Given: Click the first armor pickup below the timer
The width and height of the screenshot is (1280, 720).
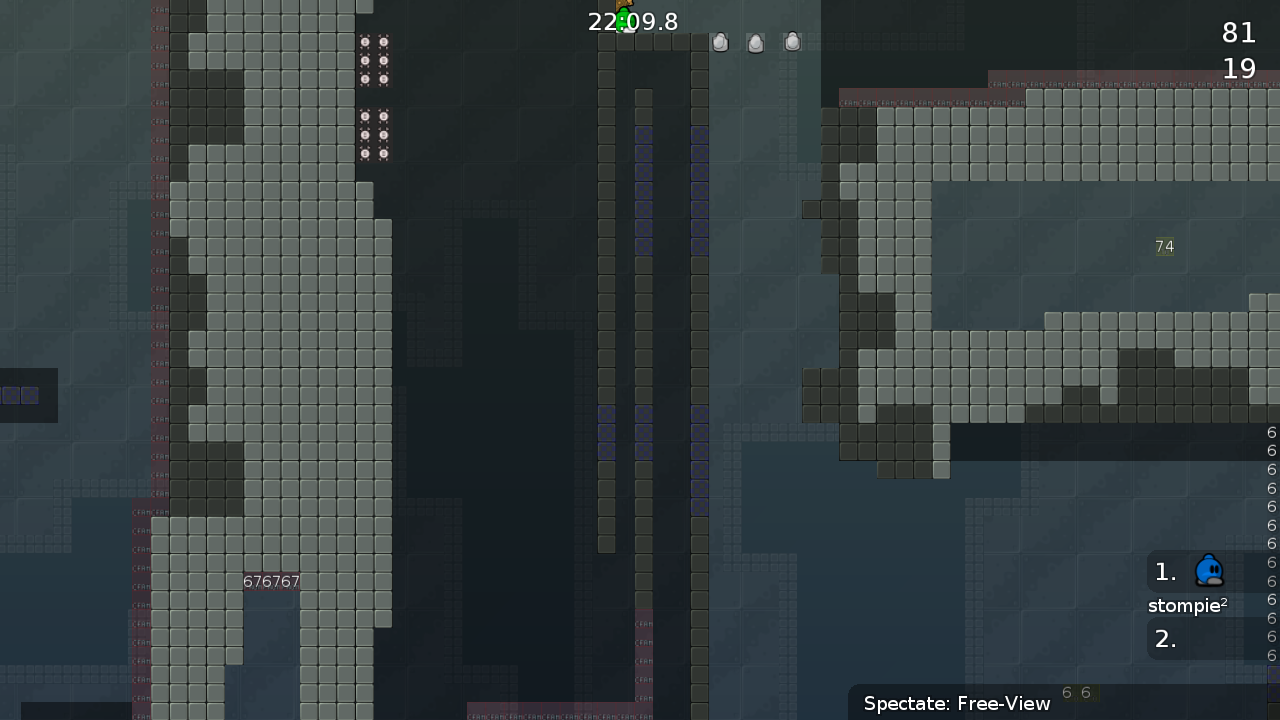Looking at the screenshot, I should (720, 43).
